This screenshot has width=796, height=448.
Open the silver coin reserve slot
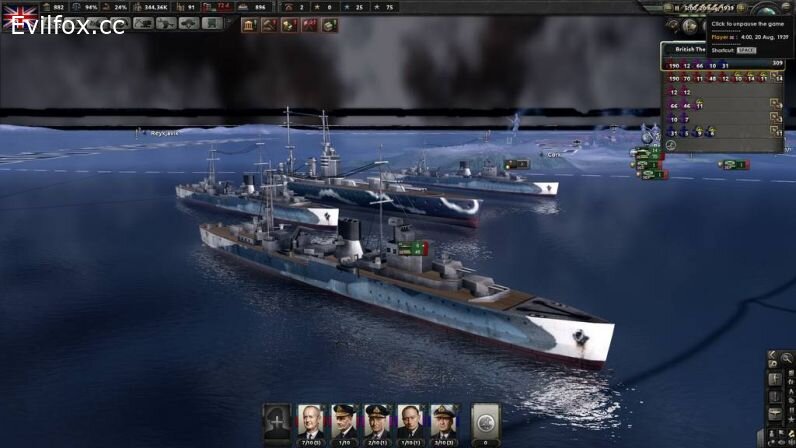pyautogui.click(x=485, y=422)
